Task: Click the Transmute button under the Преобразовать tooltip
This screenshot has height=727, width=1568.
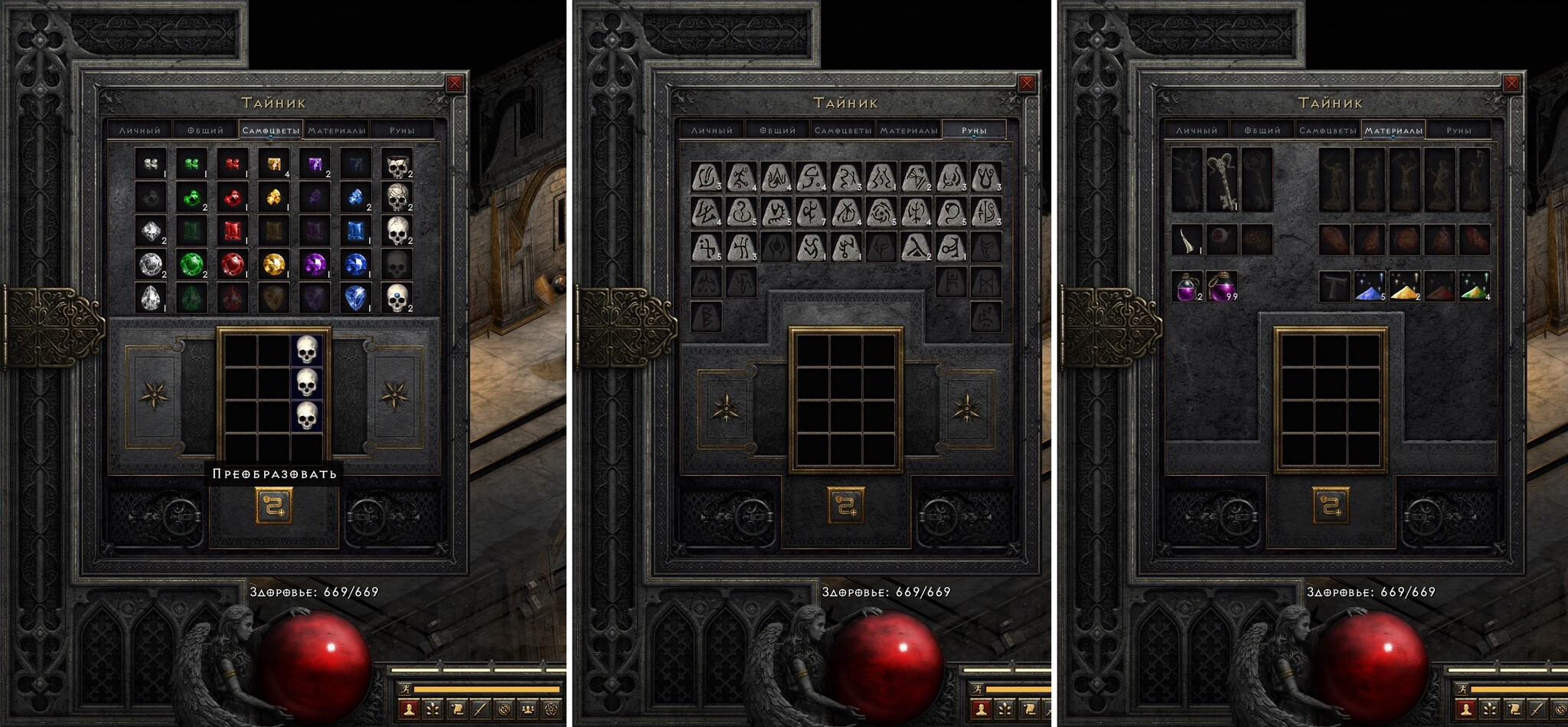Action: 273,506
